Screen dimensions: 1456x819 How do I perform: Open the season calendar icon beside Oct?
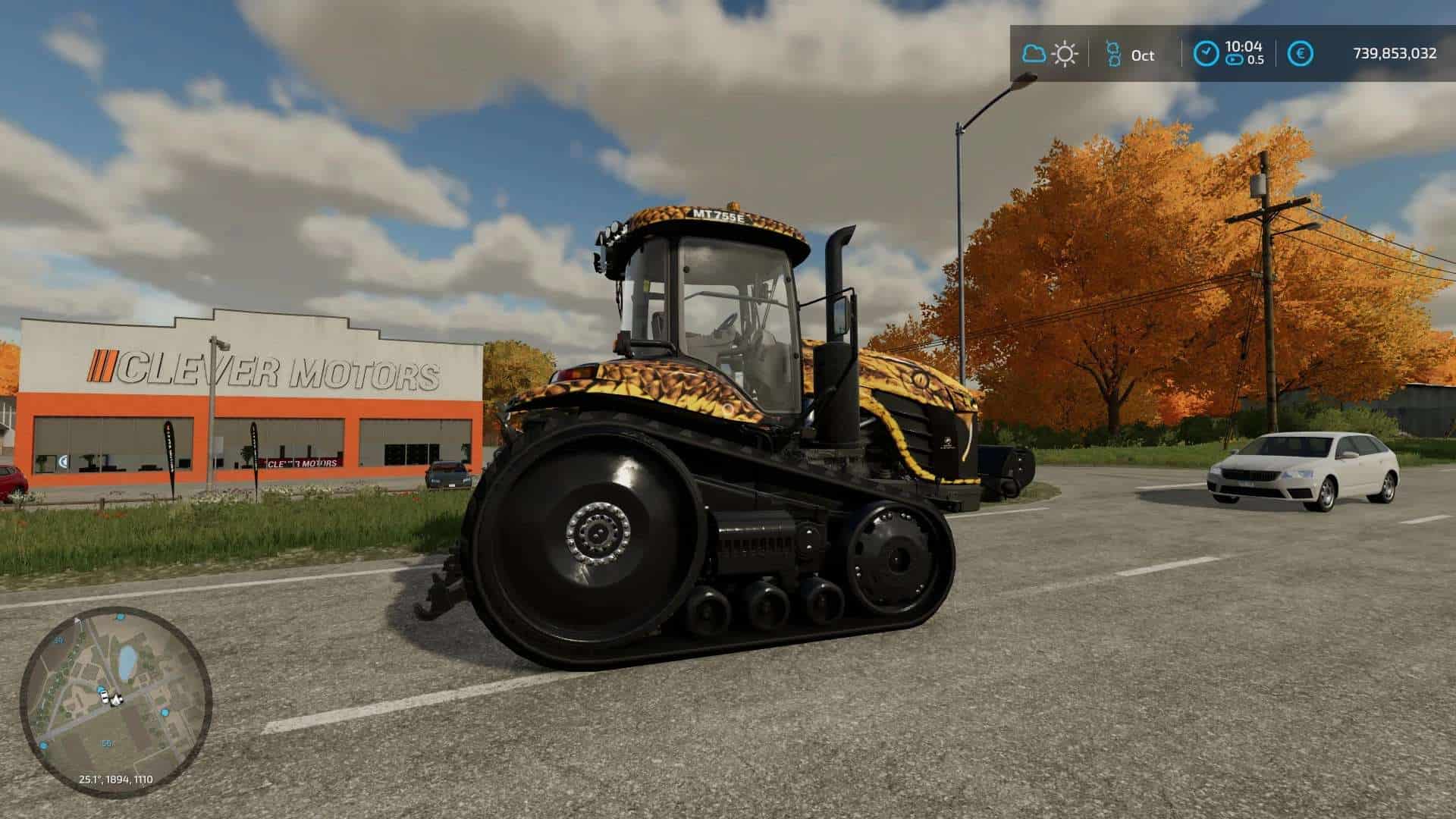[1112, 54]
